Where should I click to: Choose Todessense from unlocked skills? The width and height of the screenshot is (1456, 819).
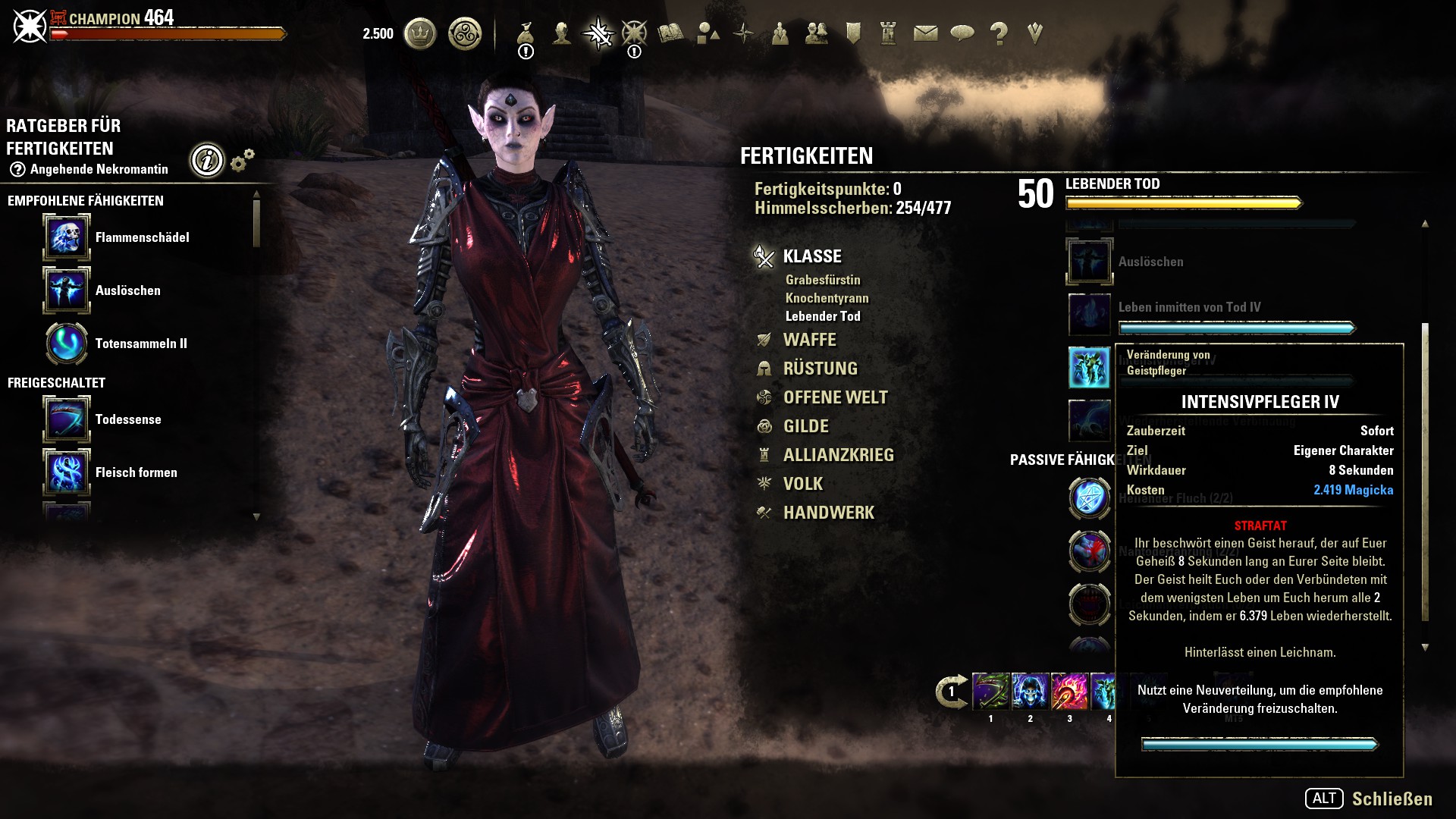(x=128, y=419)
